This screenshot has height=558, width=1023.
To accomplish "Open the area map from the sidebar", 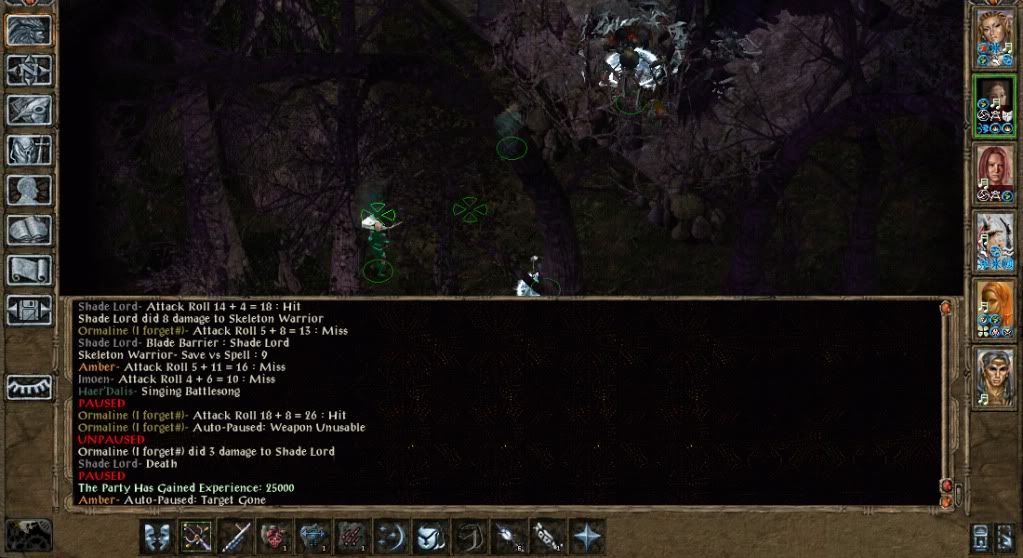I will tap(29, 70).
